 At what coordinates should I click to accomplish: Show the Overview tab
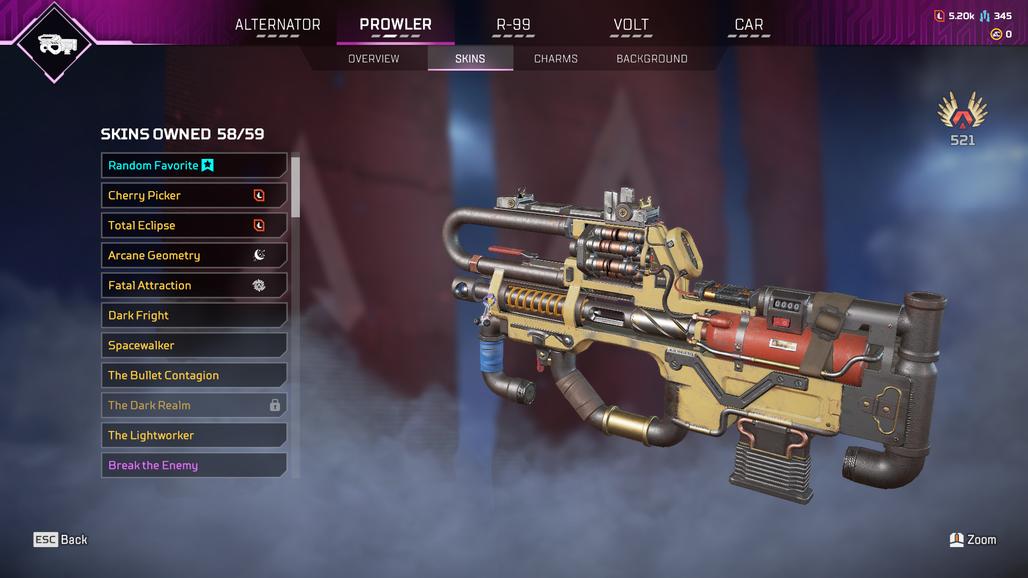[x=373, y=59]
